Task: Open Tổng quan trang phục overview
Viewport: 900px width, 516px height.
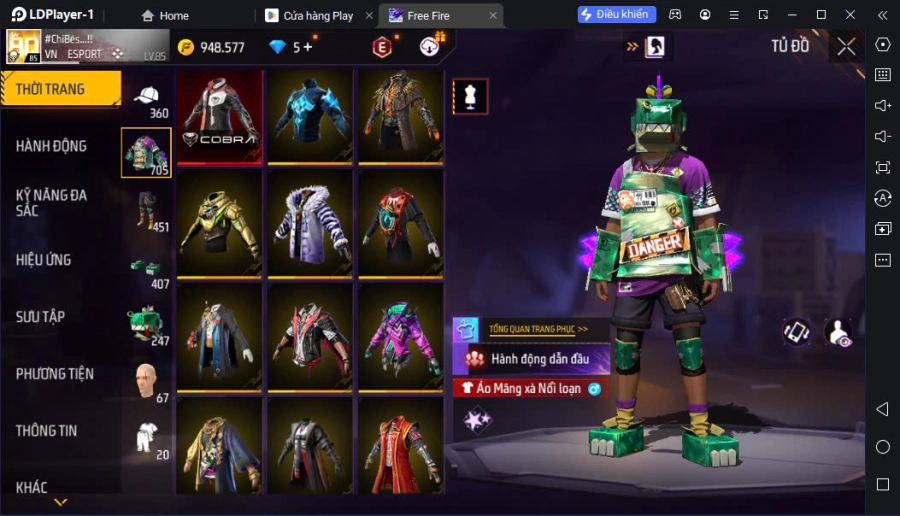Action: click(538, 329)
